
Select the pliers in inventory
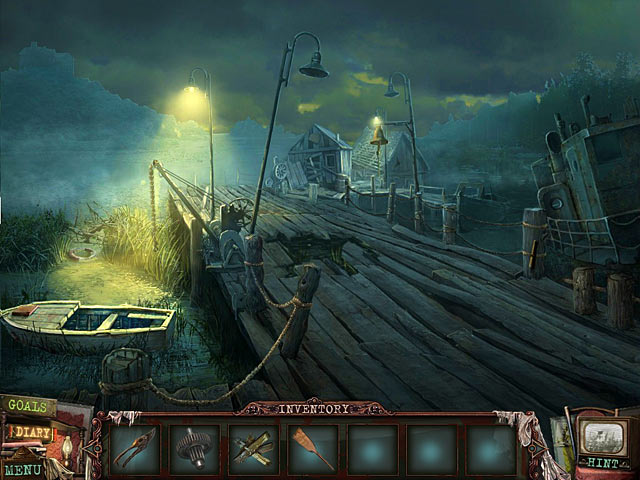(x=134, y=448)
